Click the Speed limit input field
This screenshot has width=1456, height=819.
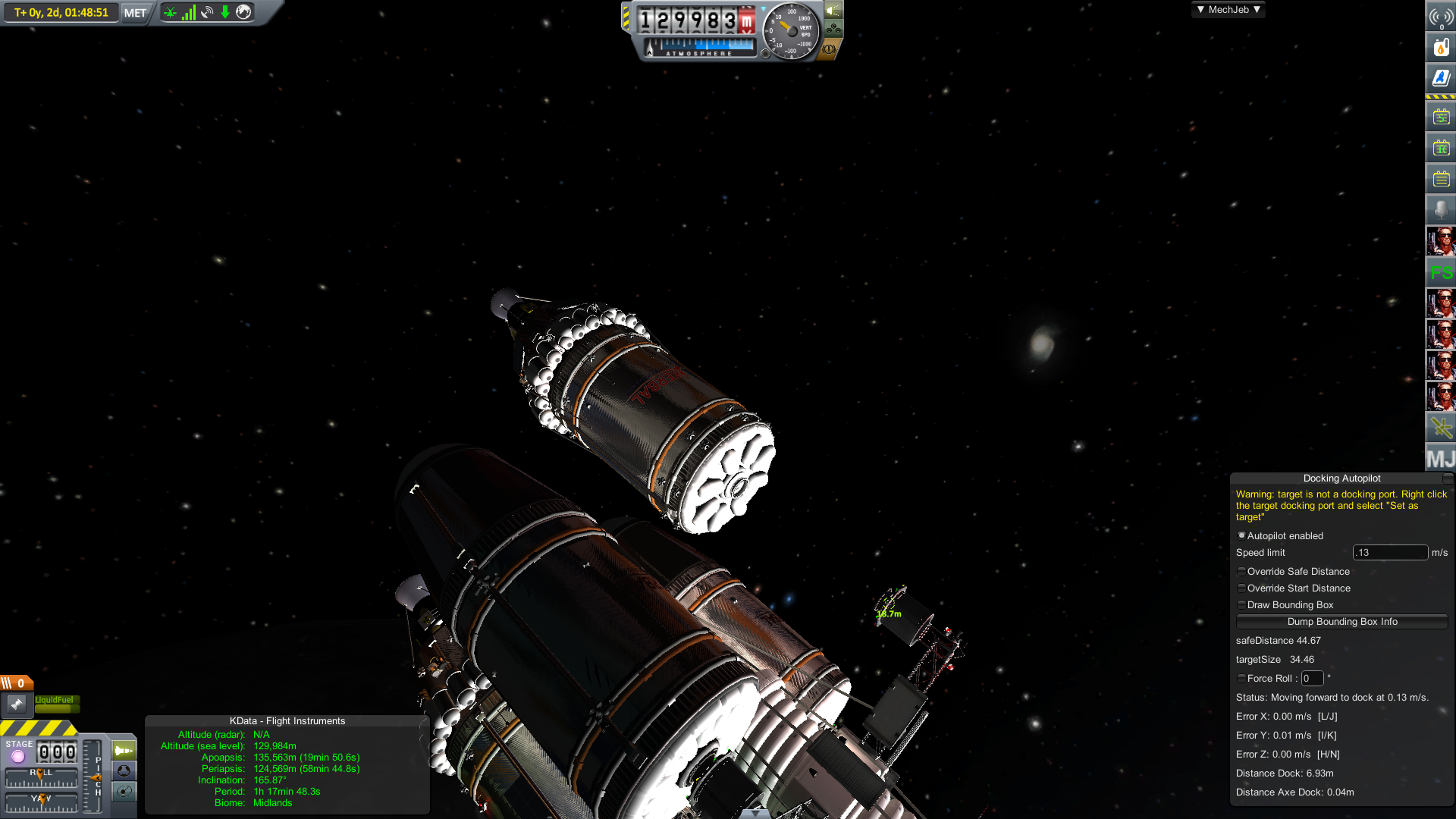[x=1389, y=553]
